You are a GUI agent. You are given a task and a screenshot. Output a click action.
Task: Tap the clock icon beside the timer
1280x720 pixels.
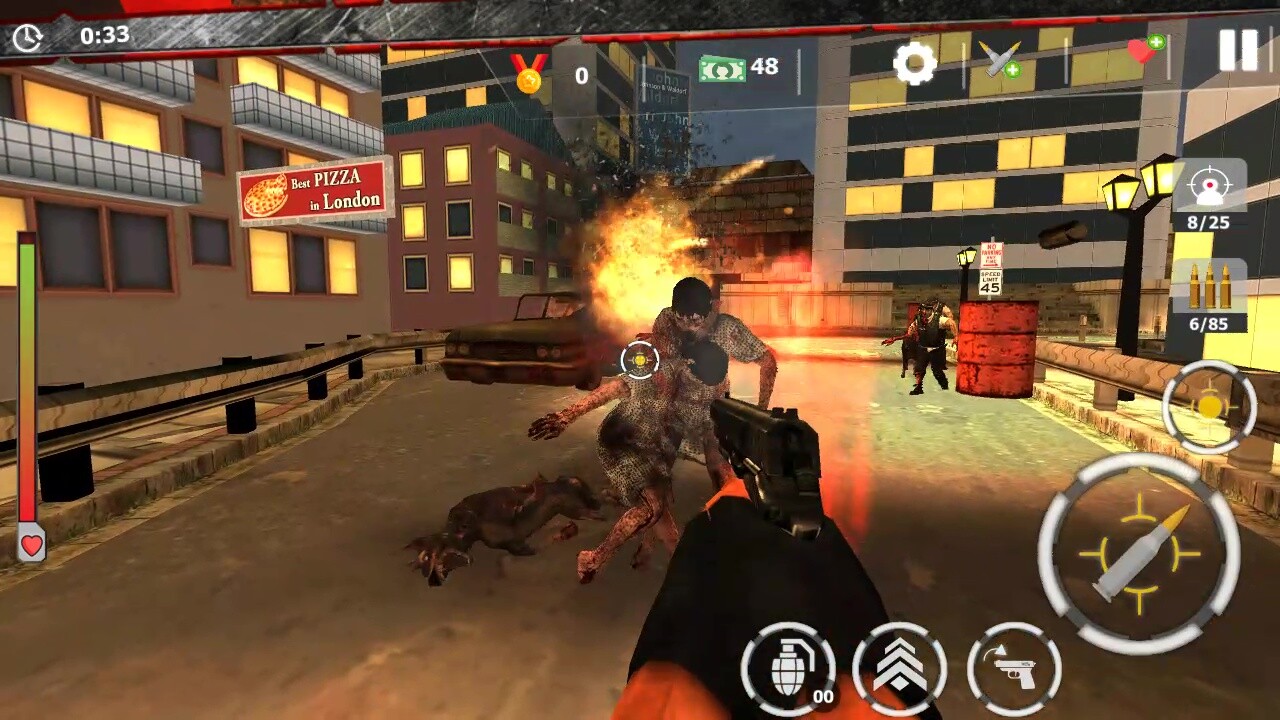tap(29, 37)
